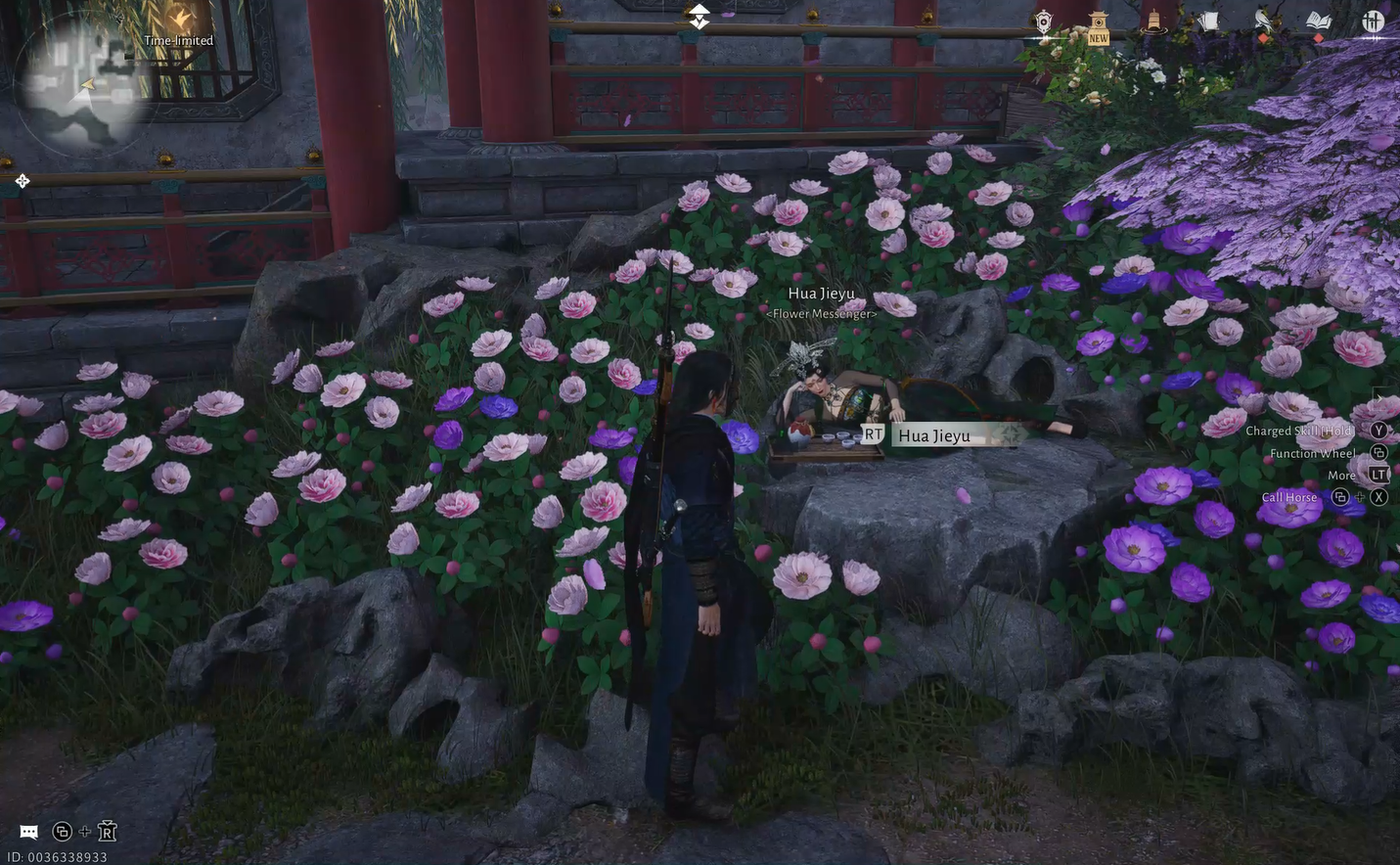Open the guidebook icon with red notification

pos(1318,20)
